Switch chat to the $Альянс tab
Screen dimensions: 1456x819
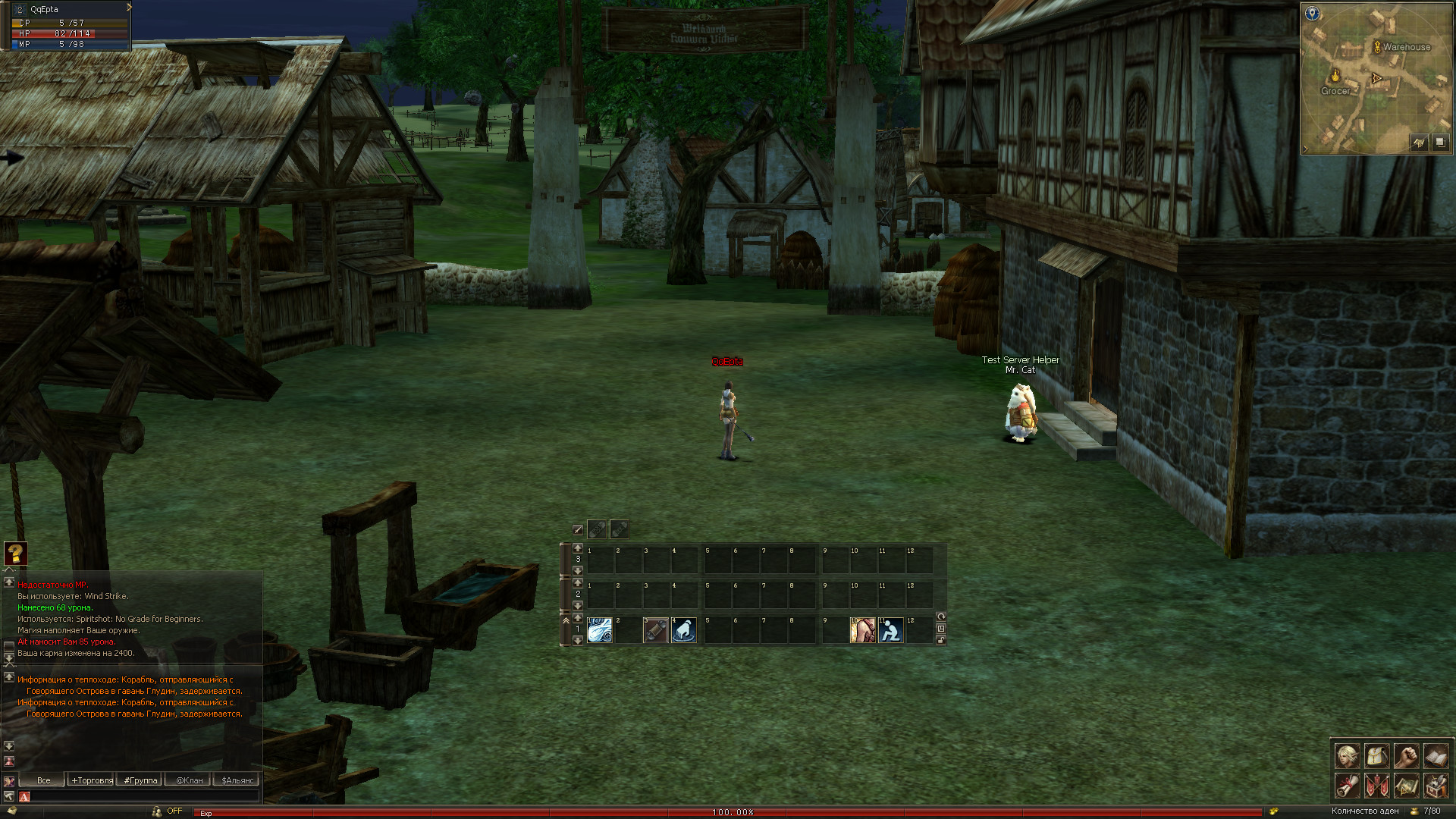pyautogui.click(x=237, y=780)
